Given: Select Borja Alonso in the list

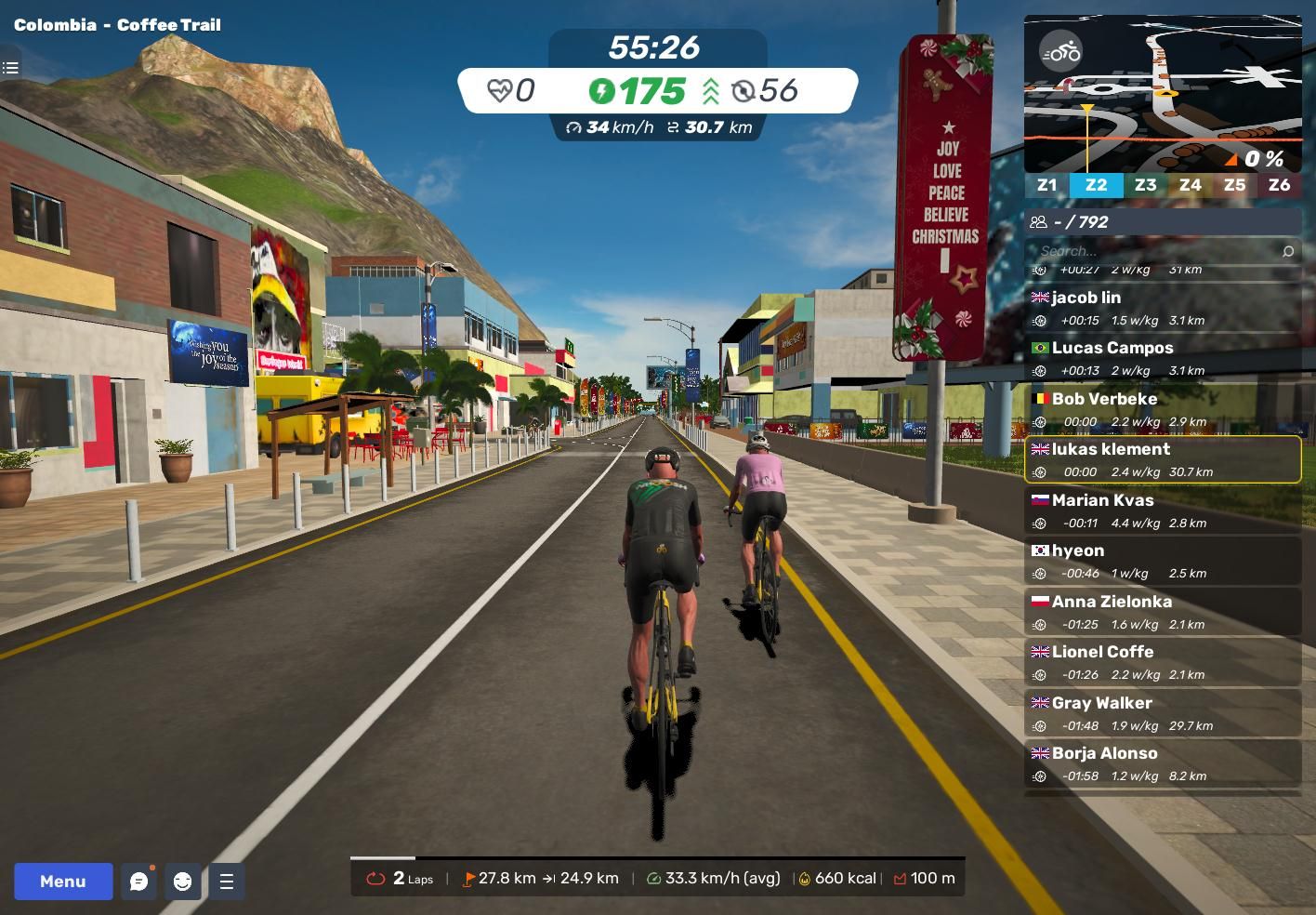Looking at the screenshot, I should 1163,763.
